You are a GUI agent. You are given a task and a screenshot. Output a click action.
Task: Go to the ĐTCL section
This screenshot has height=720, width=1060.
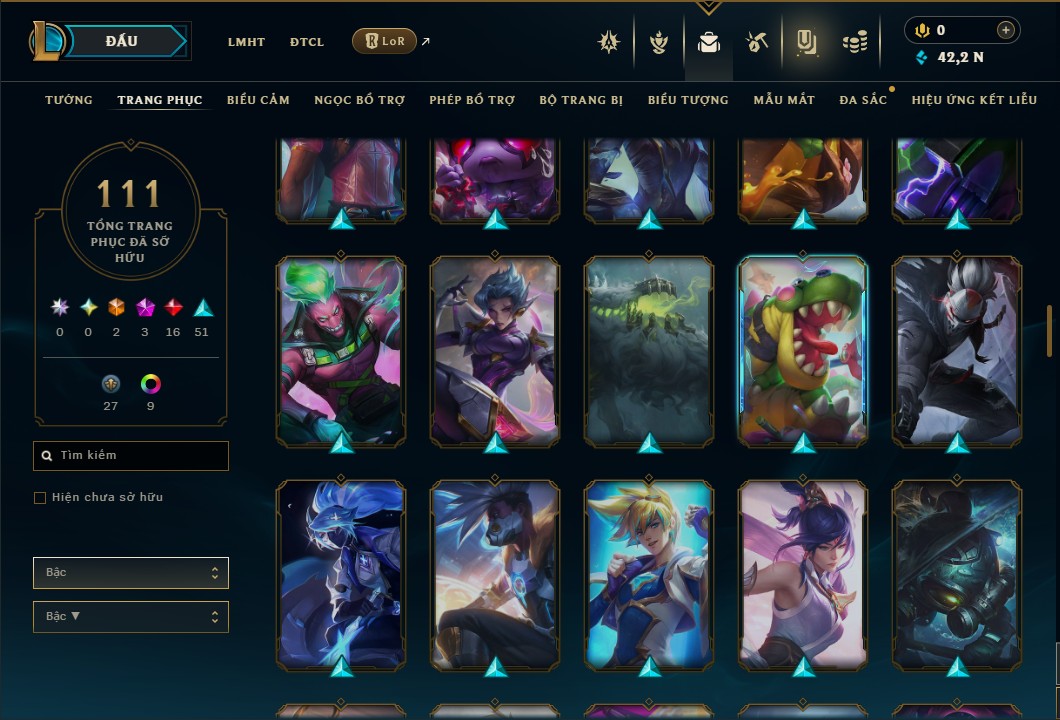pyautogui.click(x=307, y=42)
